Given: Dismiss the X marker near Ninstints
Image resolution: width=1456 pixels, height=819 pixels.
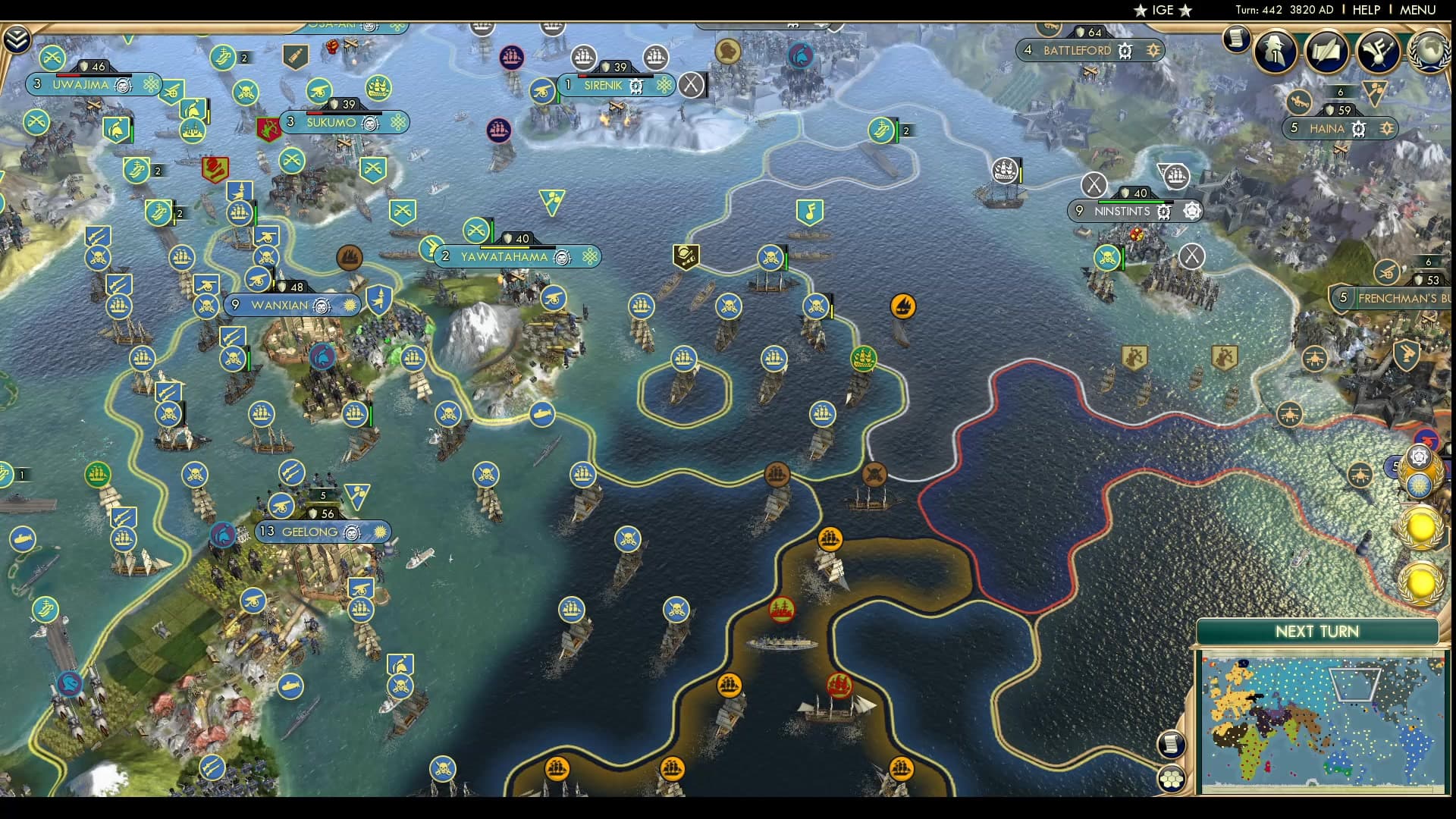Looking at the screenshot, I should [x=1093, y=184].
